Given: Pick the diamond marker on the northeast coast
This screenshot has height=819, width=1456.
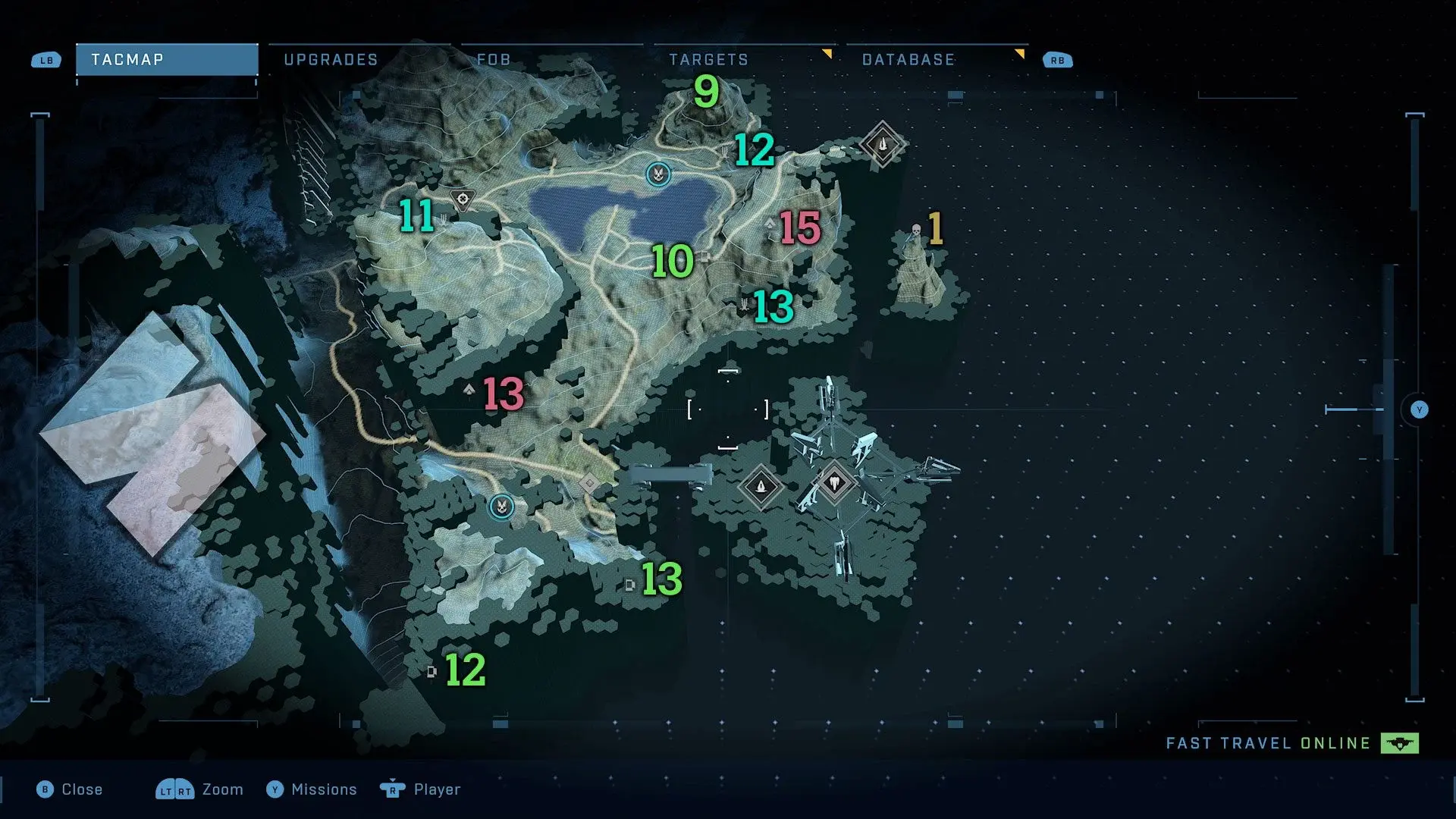Looking at the screenshot, I should point(882,143).
